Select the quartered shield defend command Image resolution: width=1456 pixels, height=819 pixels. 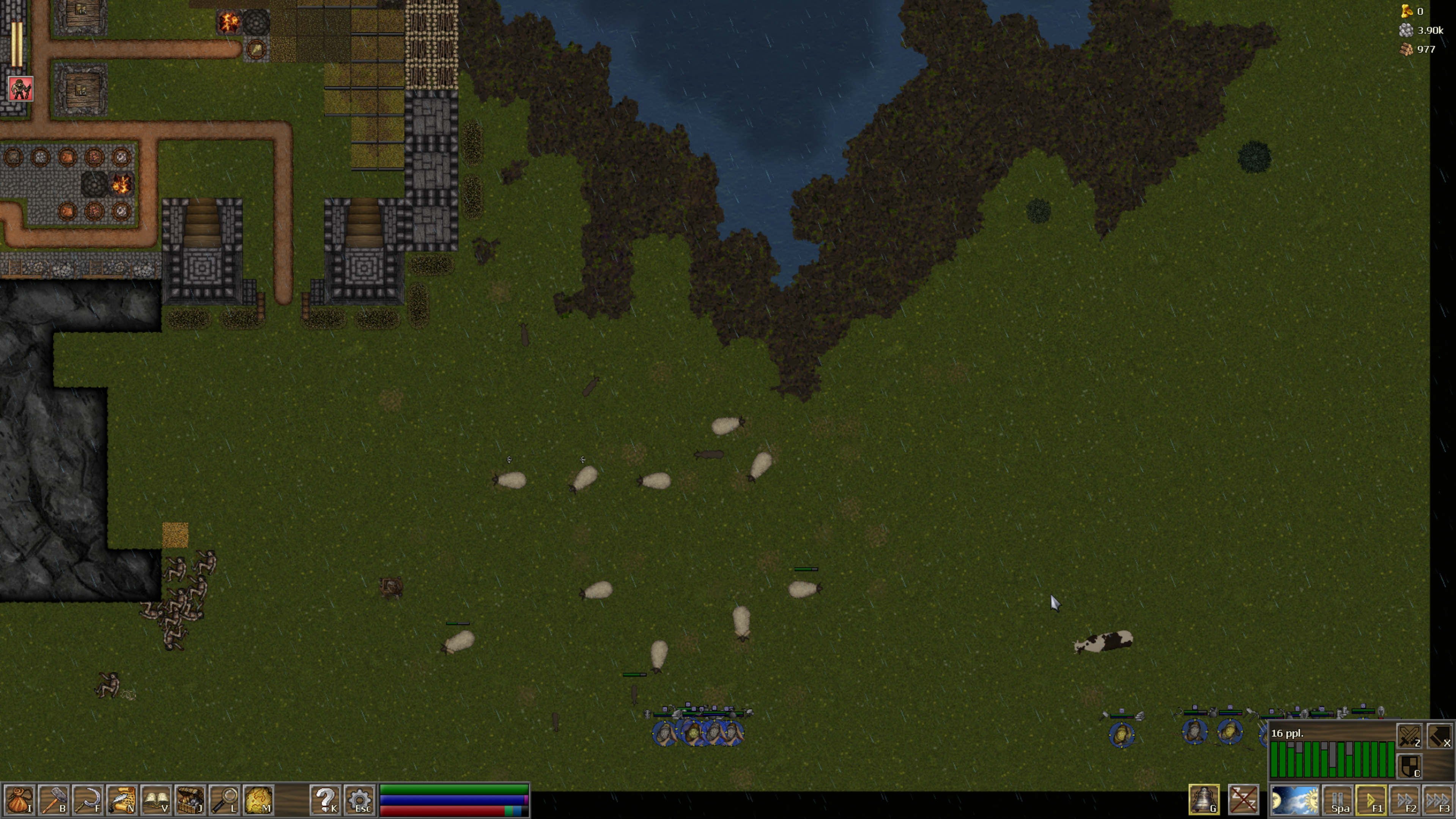1409,767
